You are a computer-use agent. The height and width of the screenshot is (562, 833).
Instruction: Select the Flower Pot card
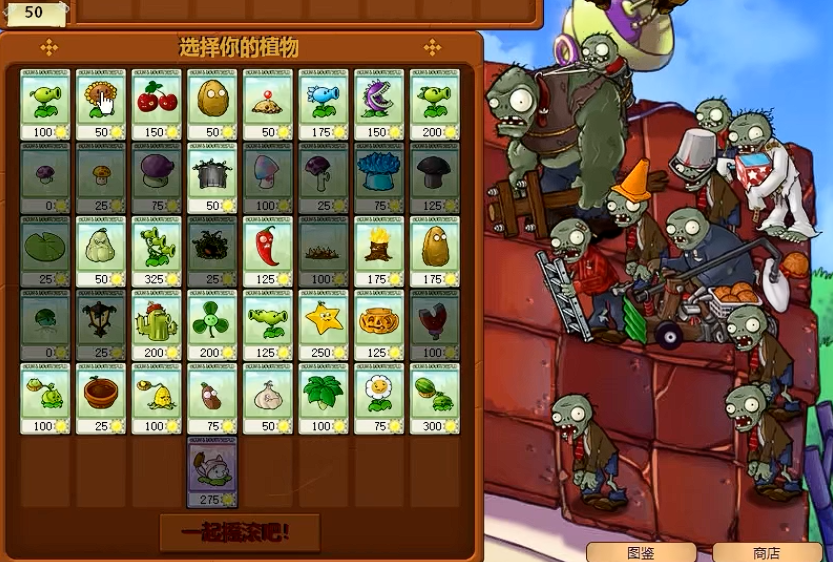[101, 398]
